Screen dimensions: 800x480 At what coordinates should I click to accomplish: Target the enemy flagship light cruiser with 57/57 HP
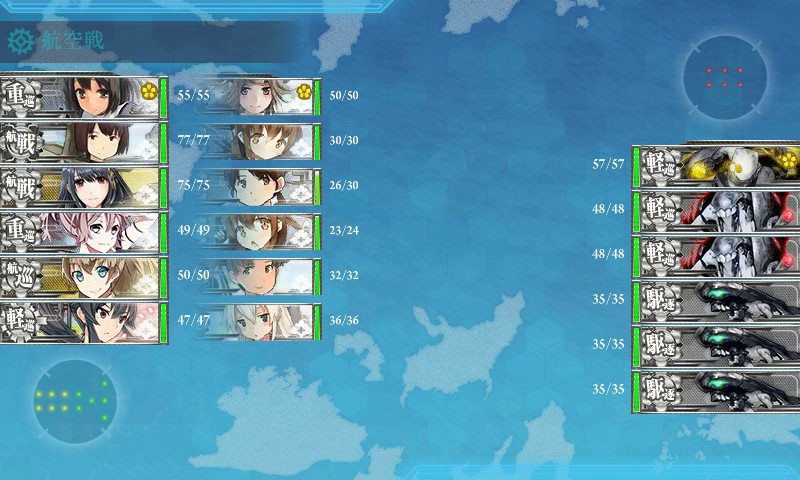716,165
